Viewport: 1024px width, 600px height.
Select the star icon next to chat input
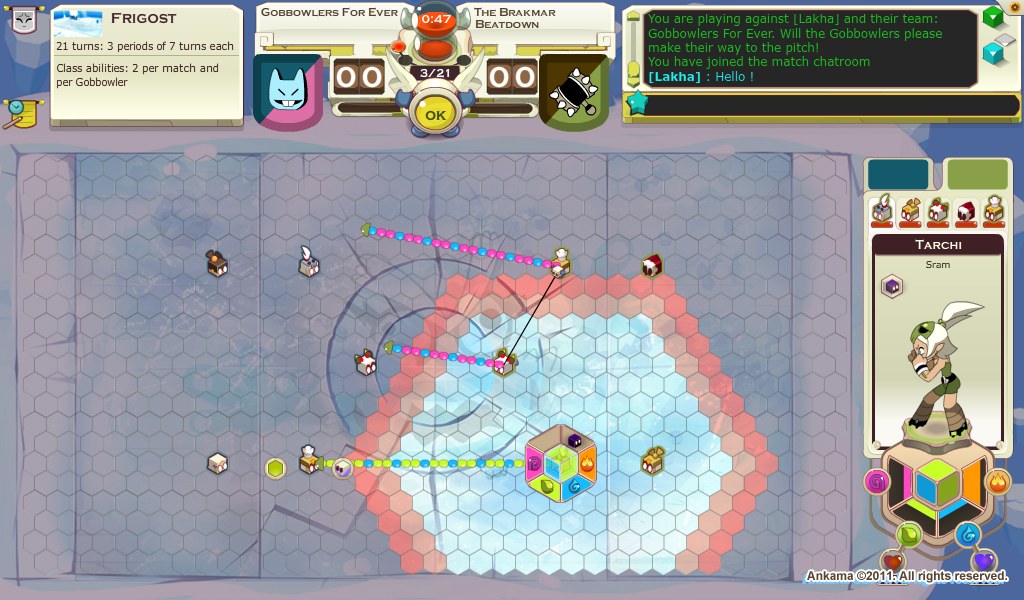(635, 102)
